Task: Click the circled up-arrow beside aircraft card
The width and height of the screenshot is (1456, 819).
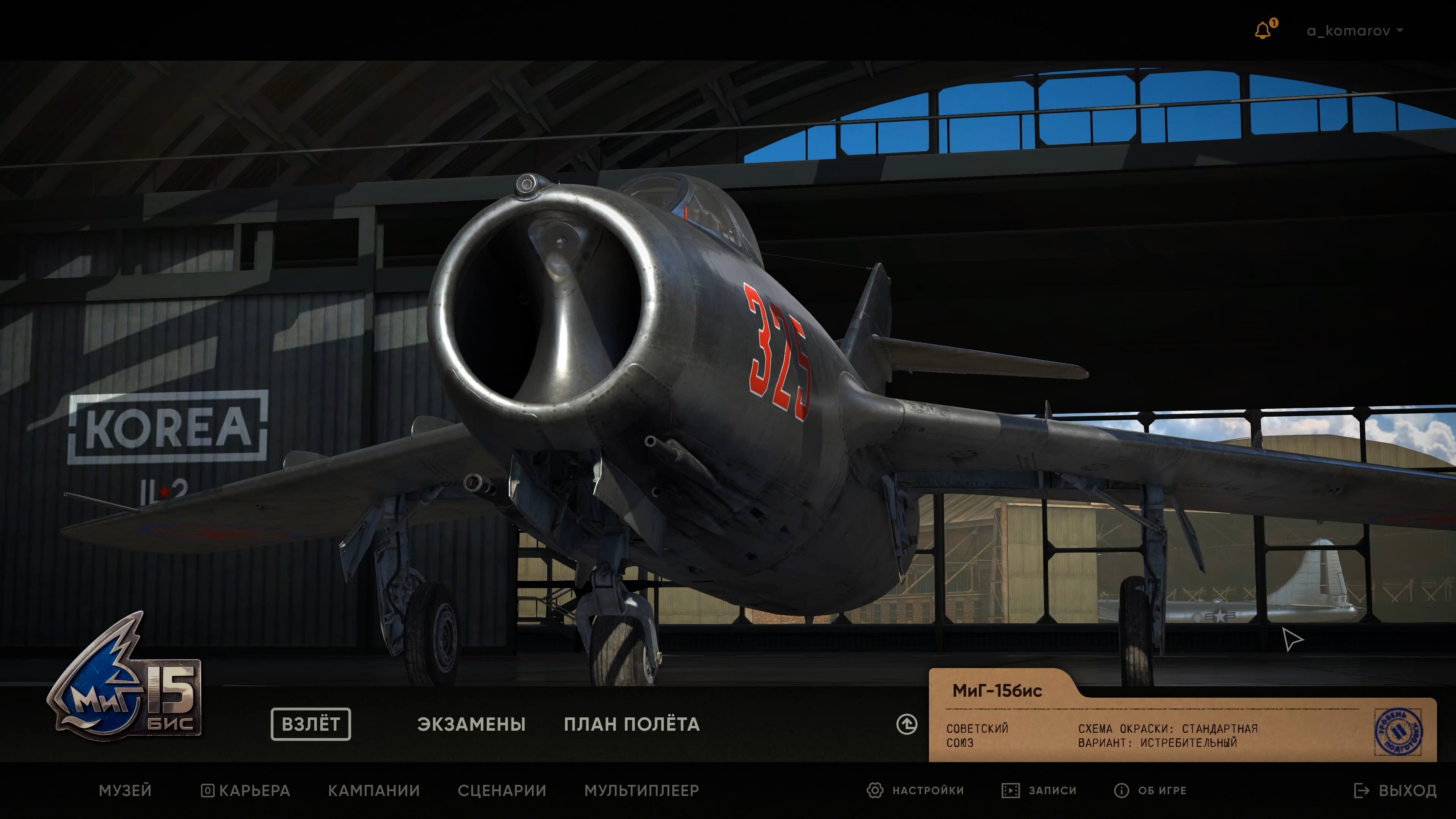Action: pos(907,724)
